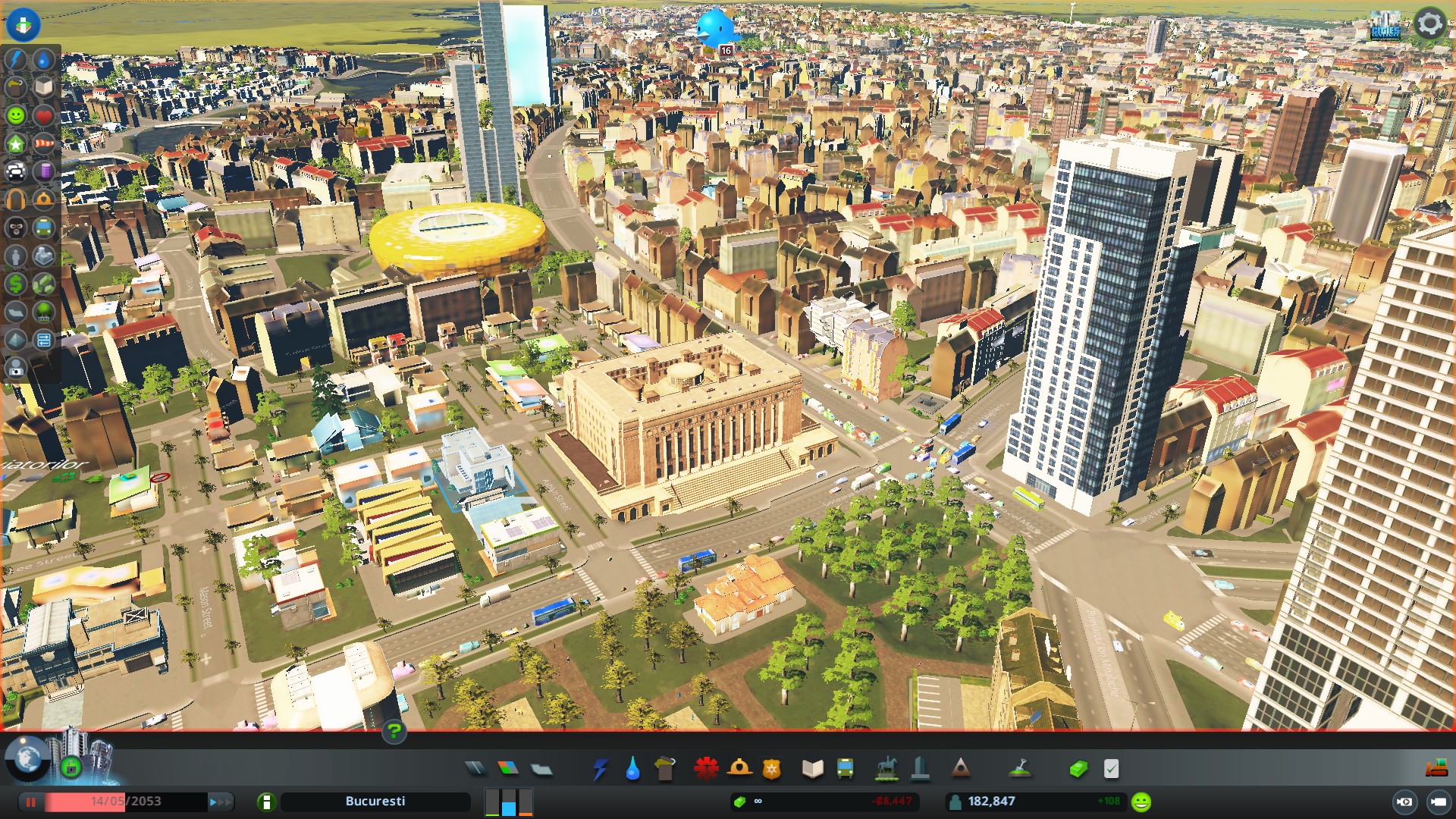Image resolution: width=1456 pixels, height=819 pixels.
Task: Show the electricity info view
Action: coord(16,59)
